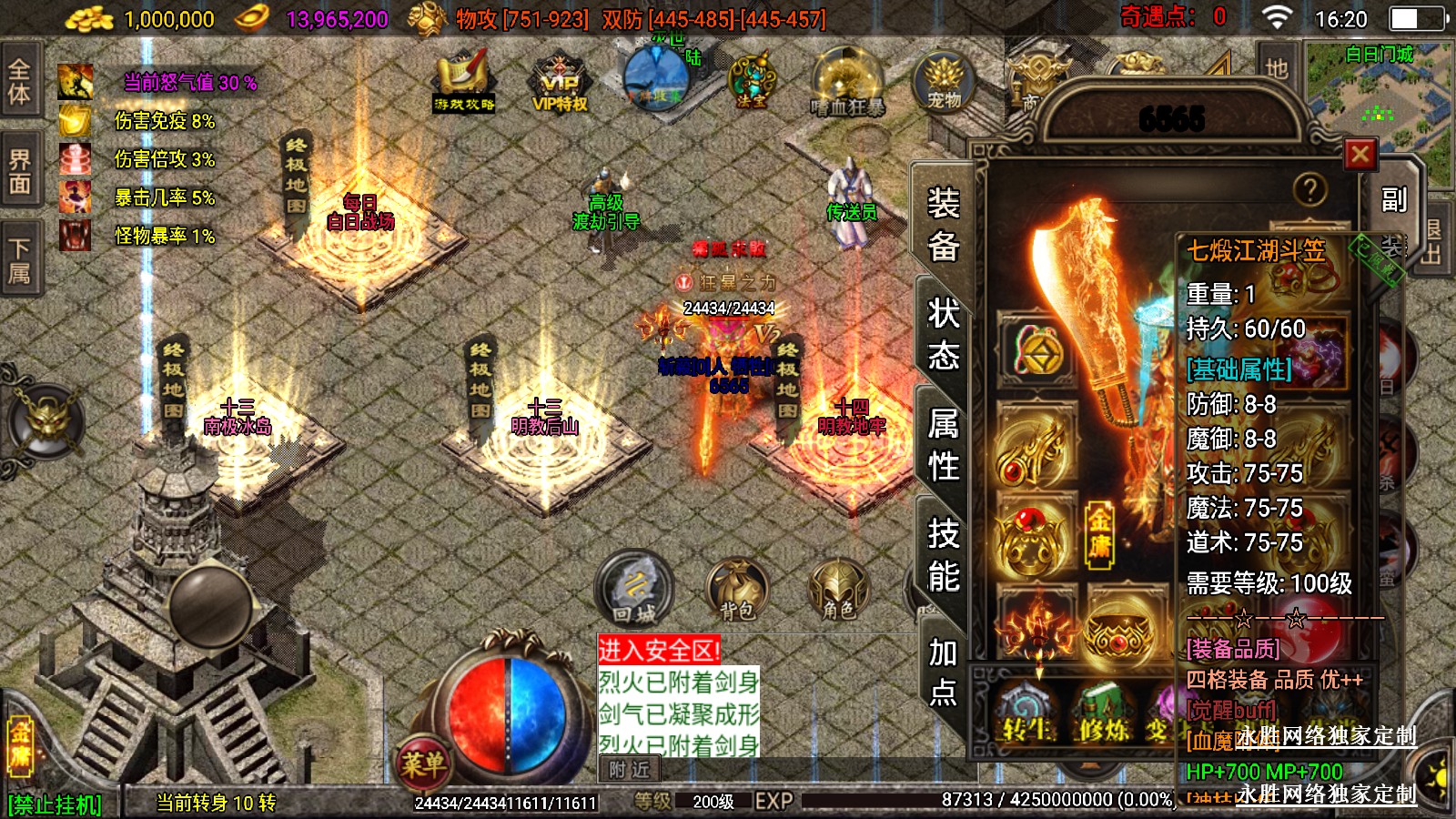The image size is (1456, 819).
Task: Open the 转生 rebirth button
Action: [x=1027, y=721]
